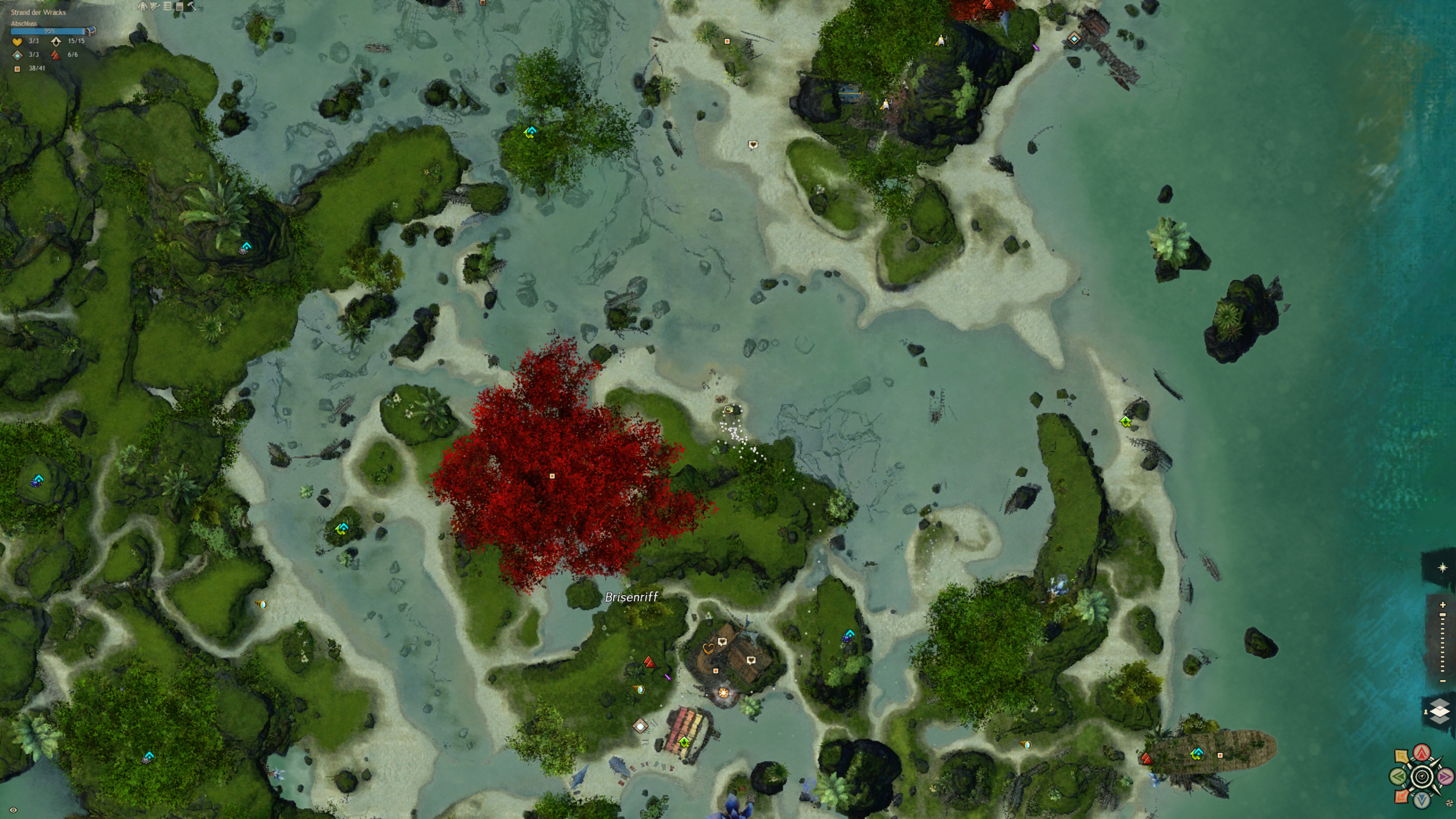Select the golden heart marker below Brisenriff
Image resolution: width=1456 pixels, height=819 pixels.
click(708, 648)
